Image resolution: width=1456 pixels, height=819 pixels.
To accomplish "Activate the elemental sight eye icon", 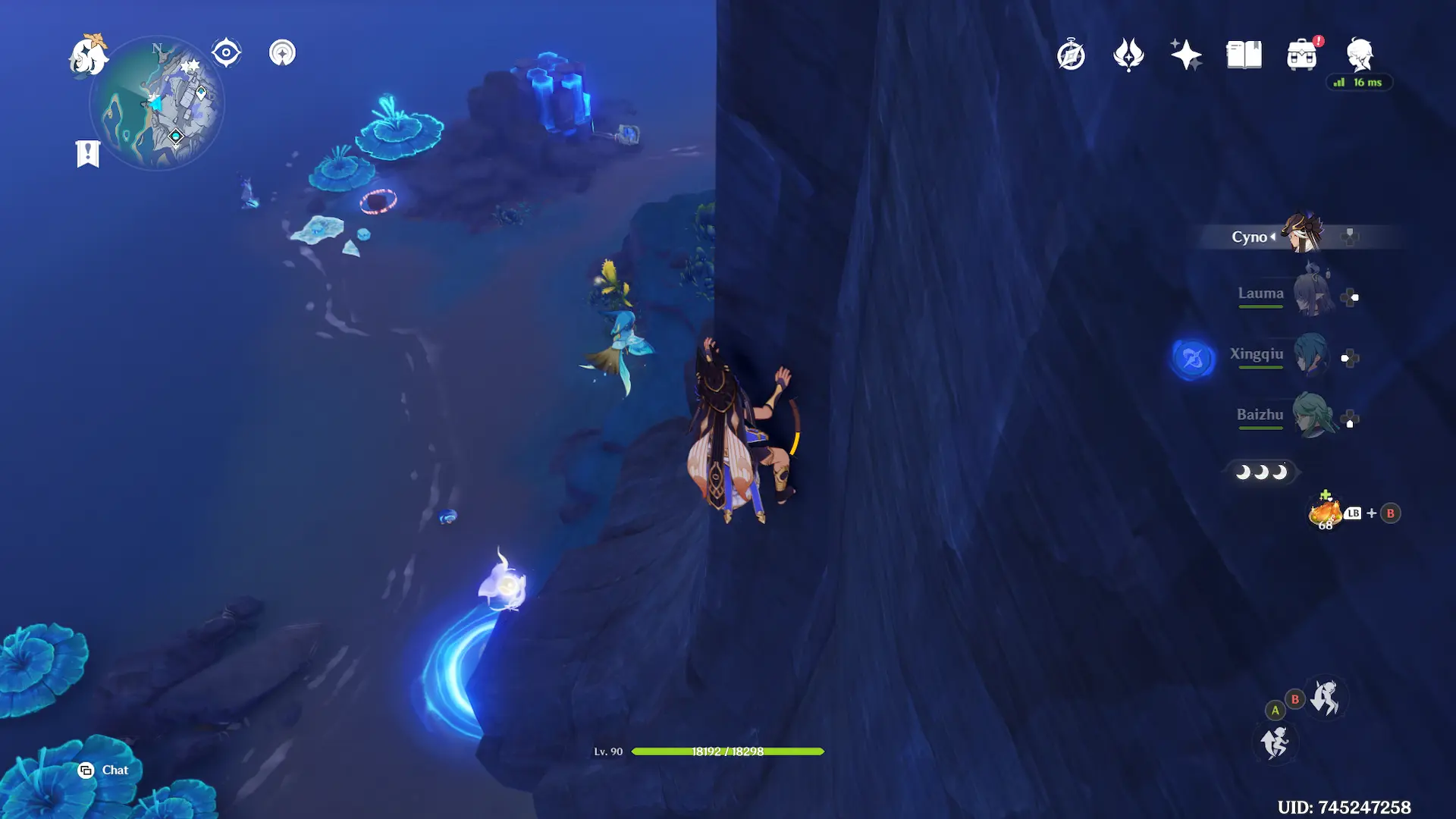I will [x=226, y=53].
